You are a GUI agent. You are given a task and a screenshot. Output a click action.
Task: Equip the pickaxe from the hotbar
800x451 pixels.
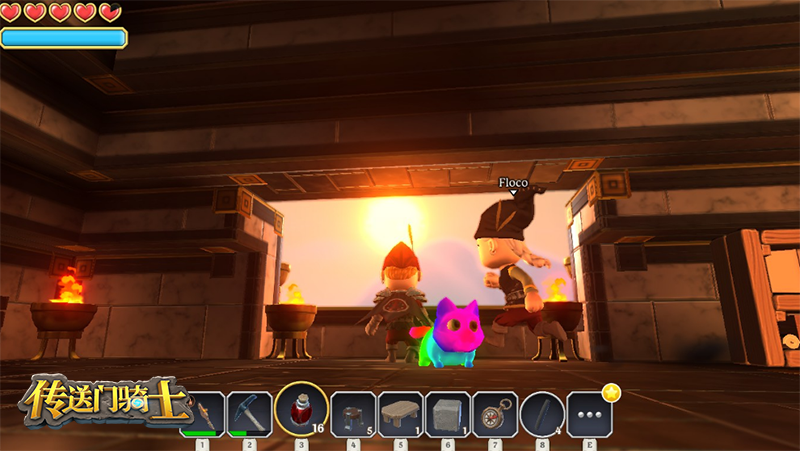(x=249, y=413)
